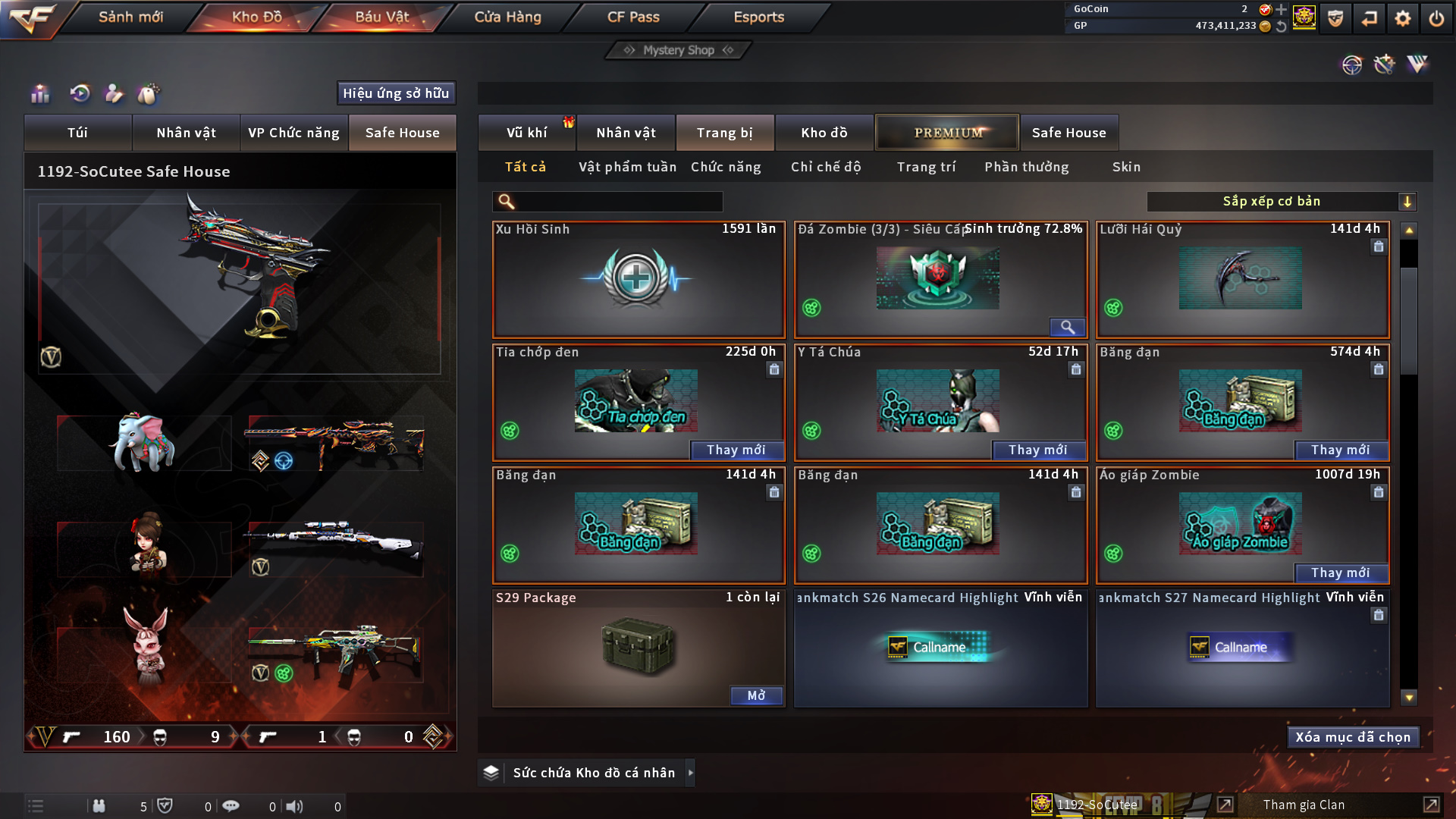1456x819 pixels.
Task: Go to the Esports menu
Action: pos(758,17)
